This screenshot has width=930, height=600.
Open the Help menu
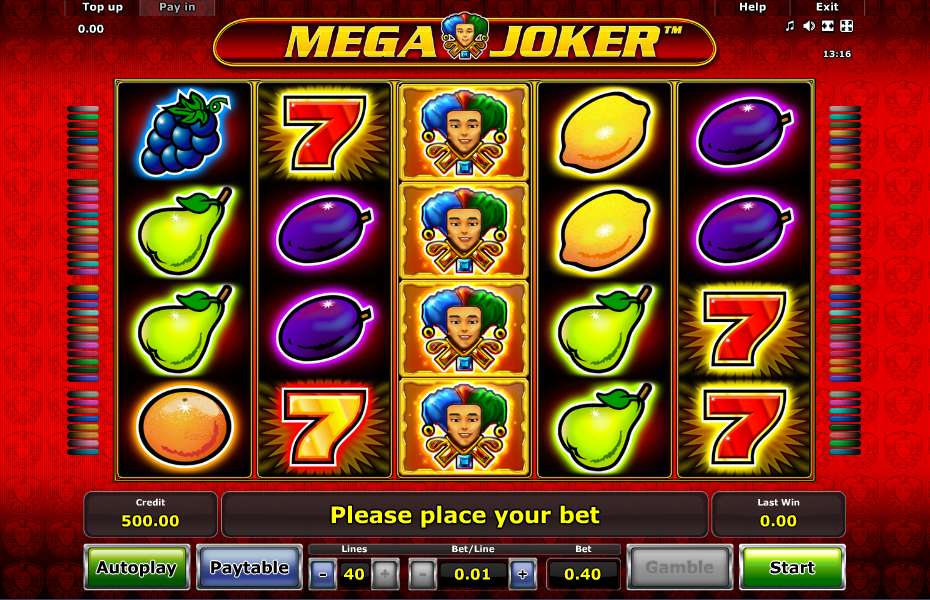(752, 7)
